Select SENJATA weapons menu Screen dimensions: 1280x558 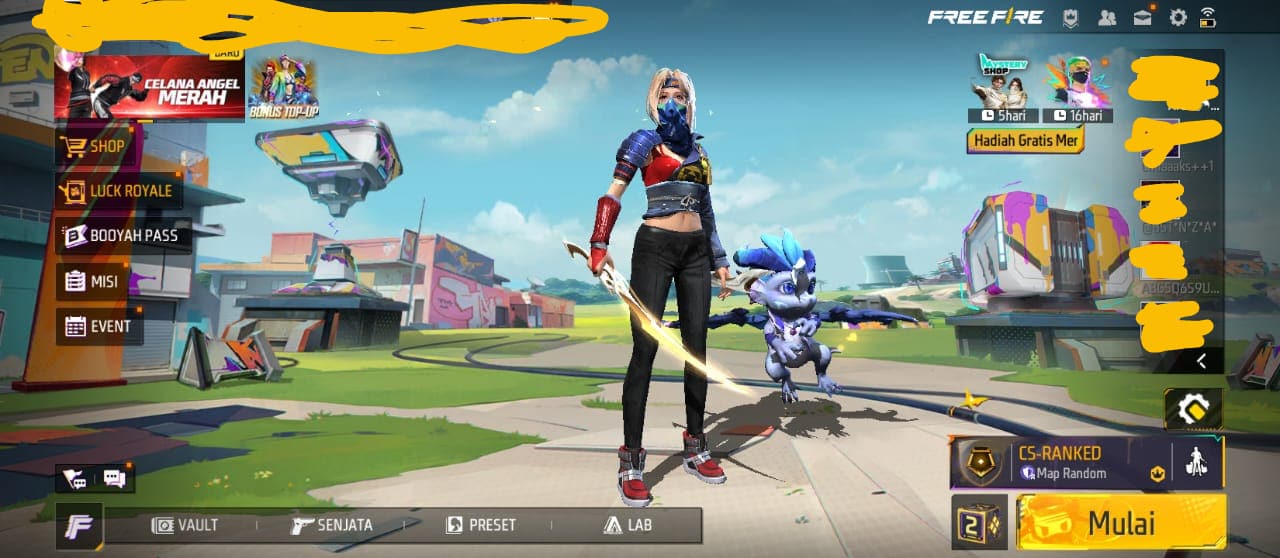[x=333, y=525]
